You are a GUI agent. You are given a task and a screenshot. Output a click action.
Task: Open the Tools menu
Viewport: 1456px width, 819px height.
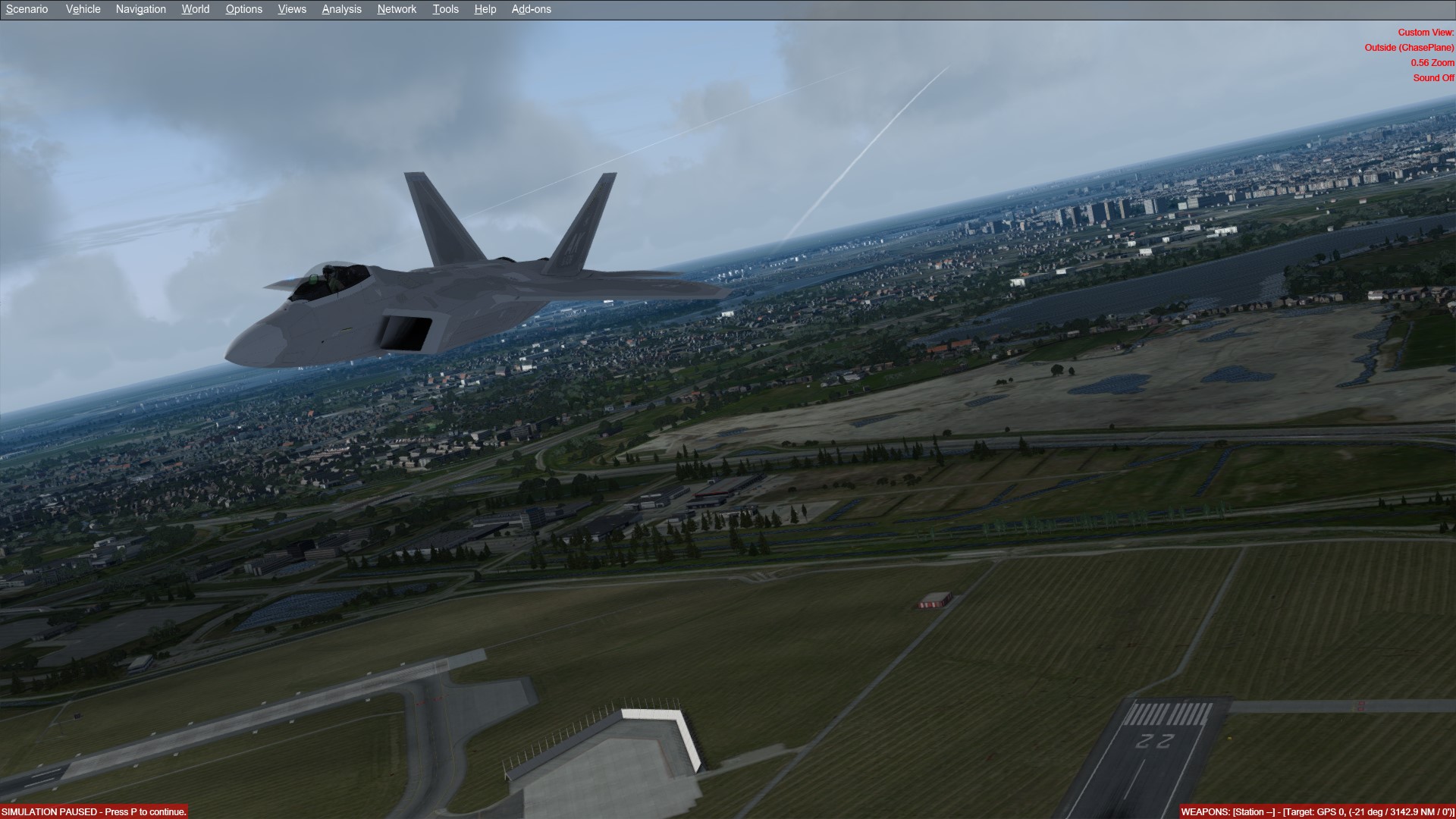click(x=445, y=9)
